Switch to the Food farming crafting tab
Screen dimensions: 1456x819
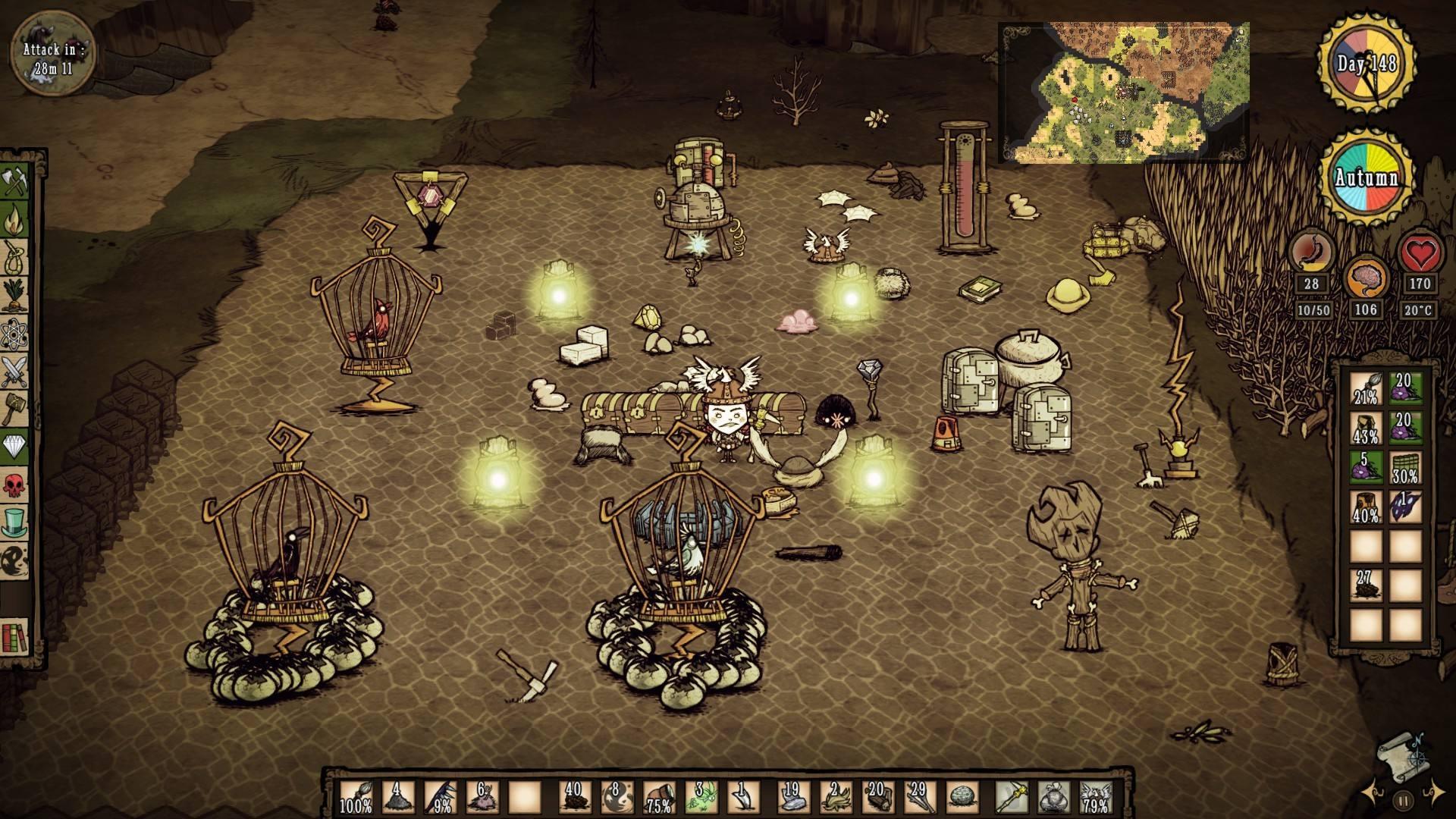(x=15, y=296)
